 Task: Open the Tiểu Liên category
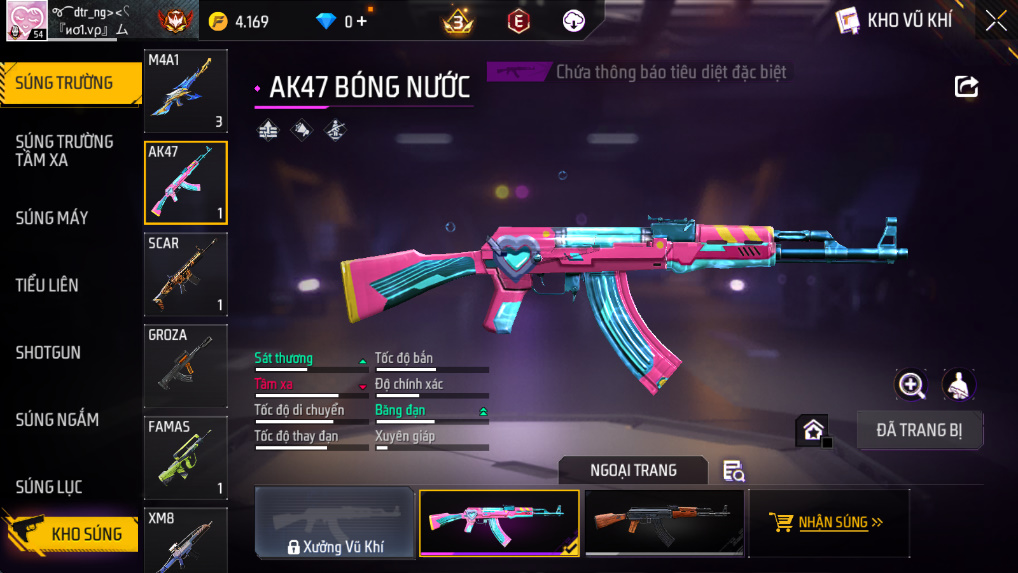pos(47,285)
